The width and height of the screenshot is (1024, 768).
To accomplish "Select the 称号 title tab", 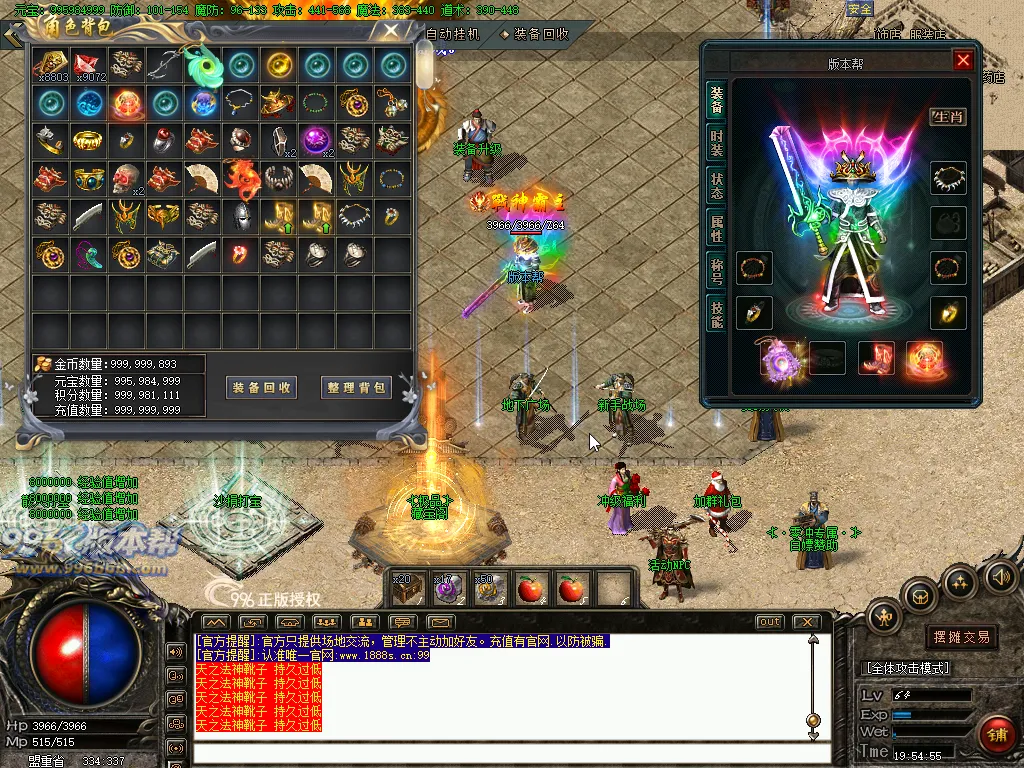I will (716, 270).
